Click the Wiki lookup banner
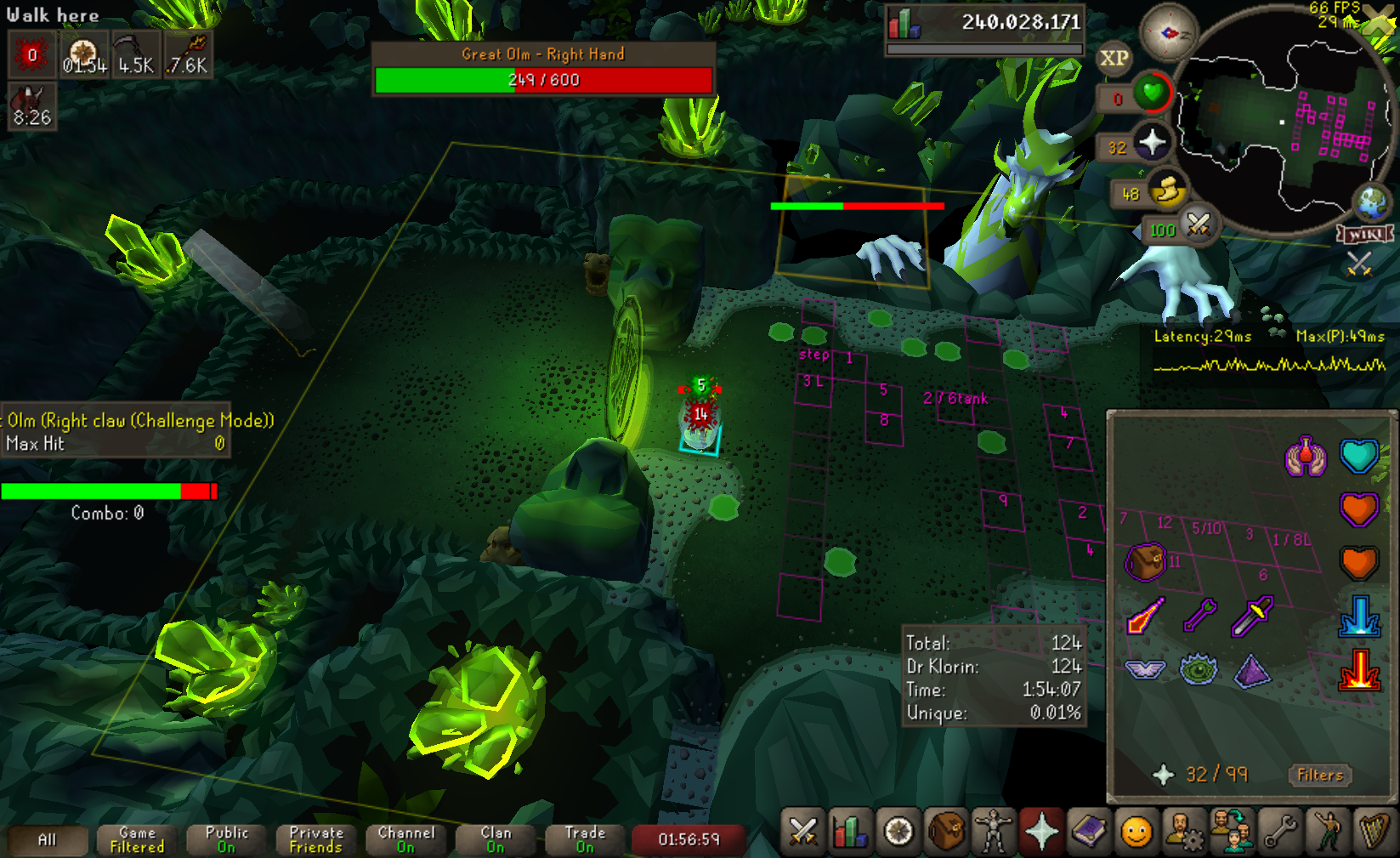Image resolution: width=1400 pixels, height=858 pixels. (x=1365, y=234)
